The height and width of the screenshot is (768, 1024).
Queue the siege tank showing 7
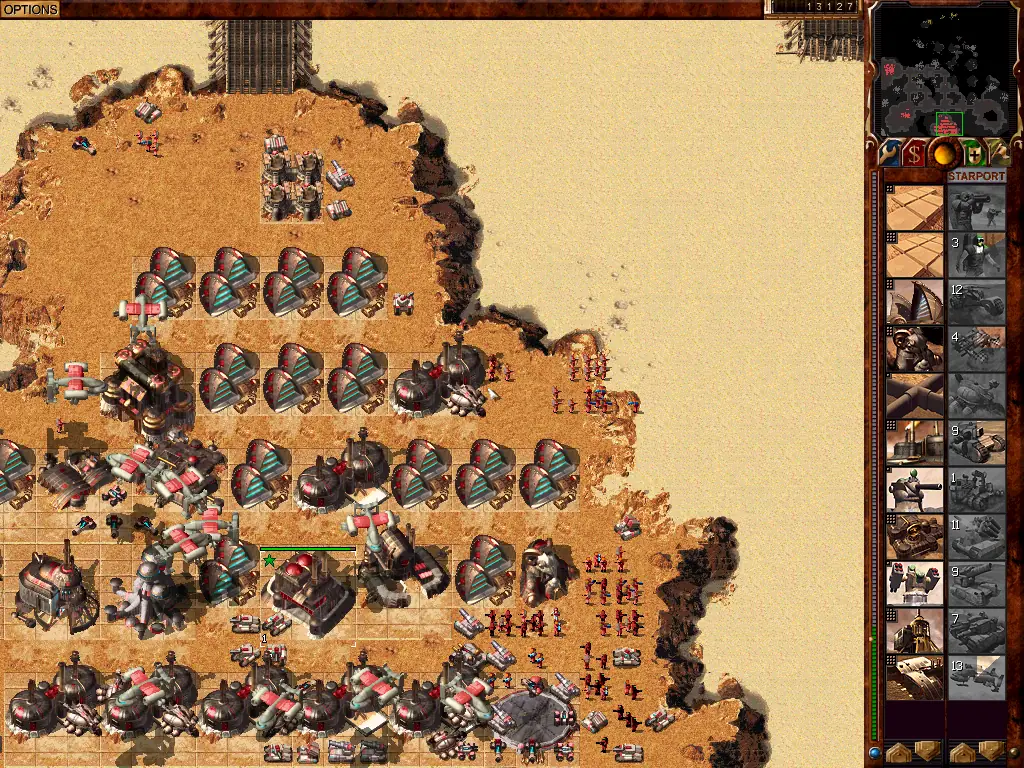pyautogui.click(x=976, y=630)
